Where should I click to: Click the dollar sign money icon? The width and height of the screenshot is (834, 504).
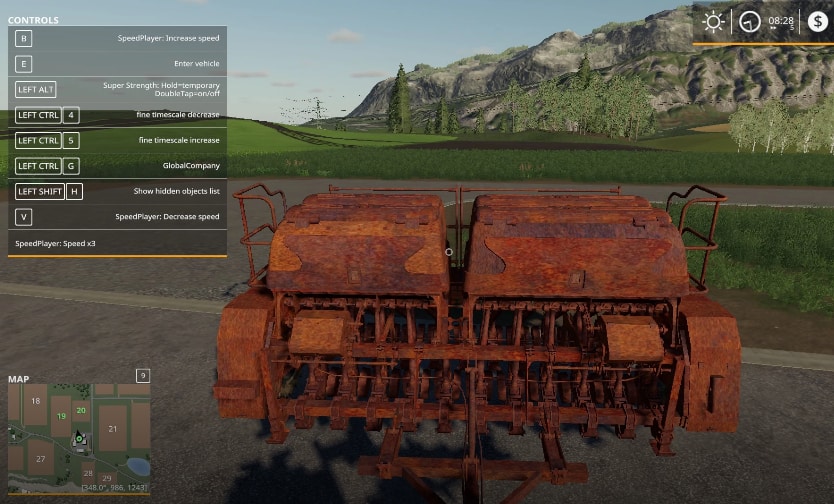pos(818,21)
